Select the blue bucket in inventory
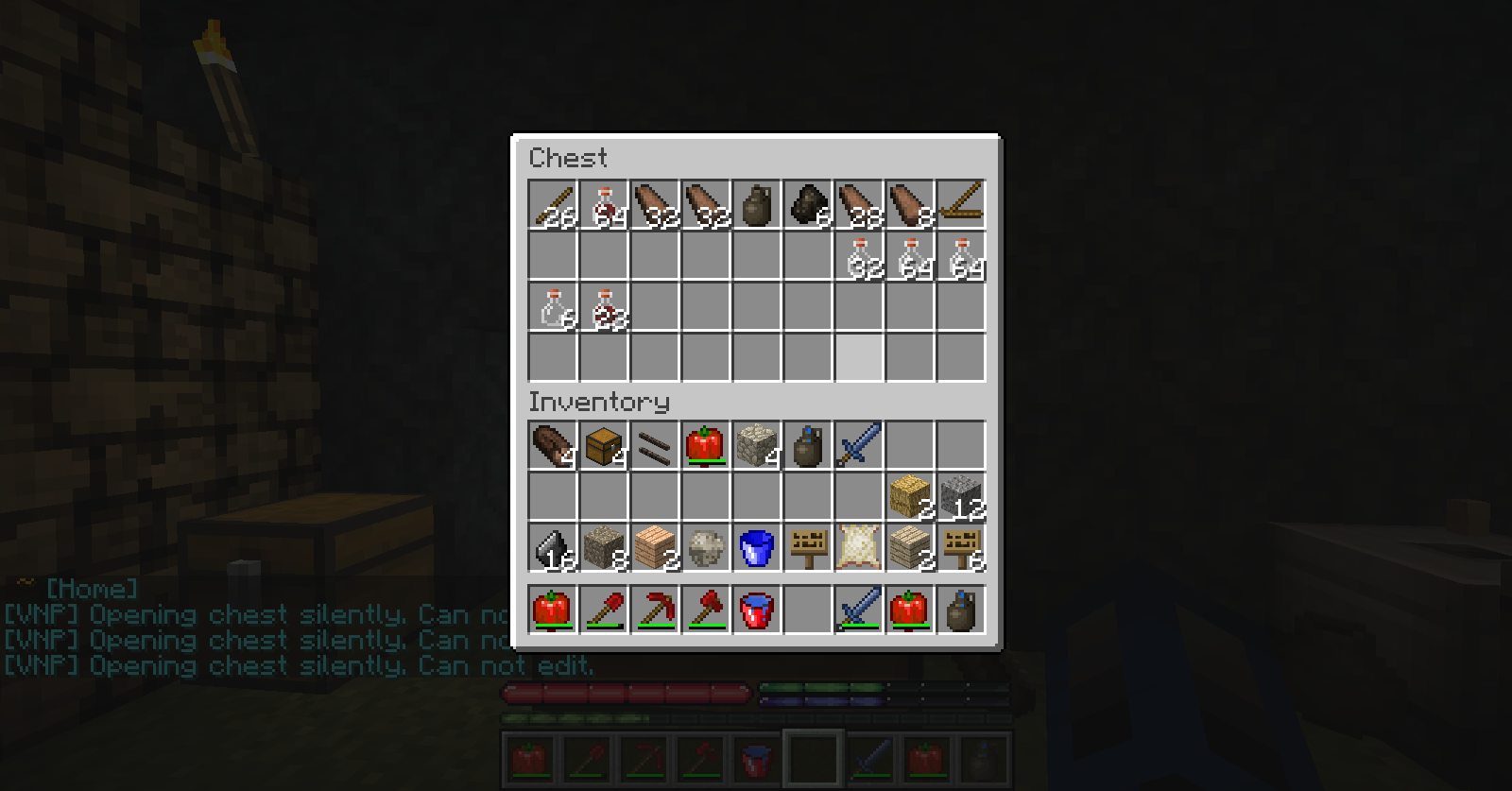Image resolution: width=1512 pixels, height=791 pixels. (757, 548)
